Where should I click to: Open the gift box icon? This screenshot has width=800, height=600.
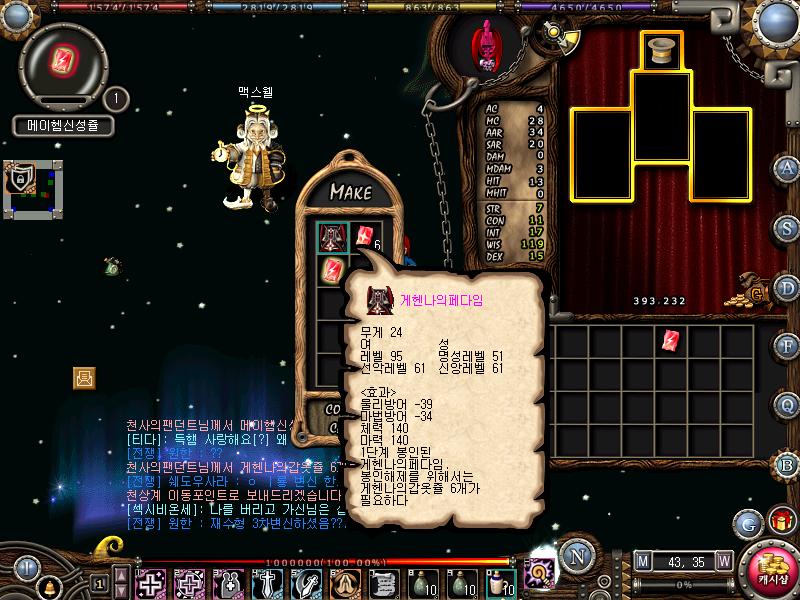tap(779, 522)
